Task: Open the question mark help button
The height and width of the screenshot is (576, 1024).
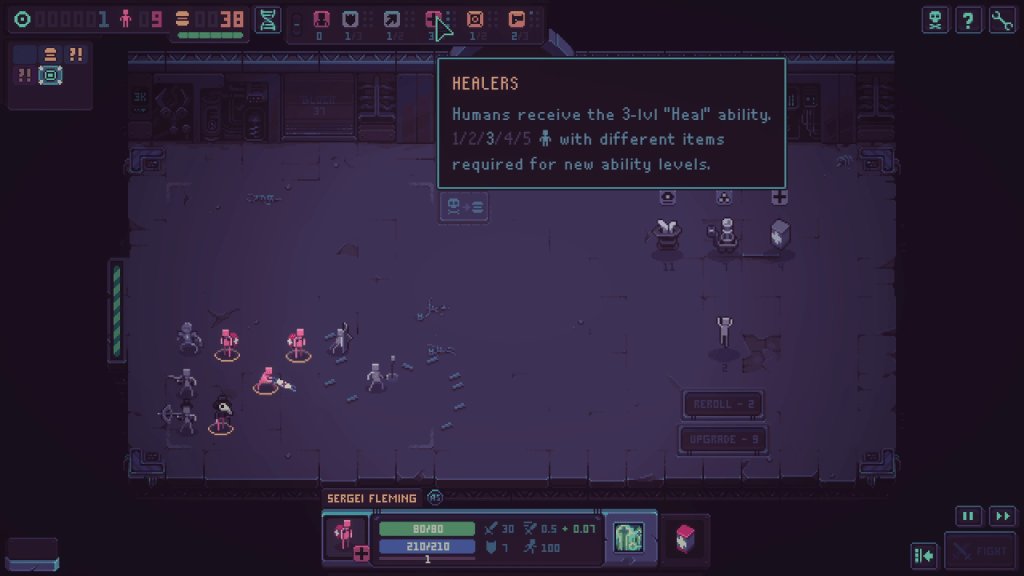Action: (968, 20)
